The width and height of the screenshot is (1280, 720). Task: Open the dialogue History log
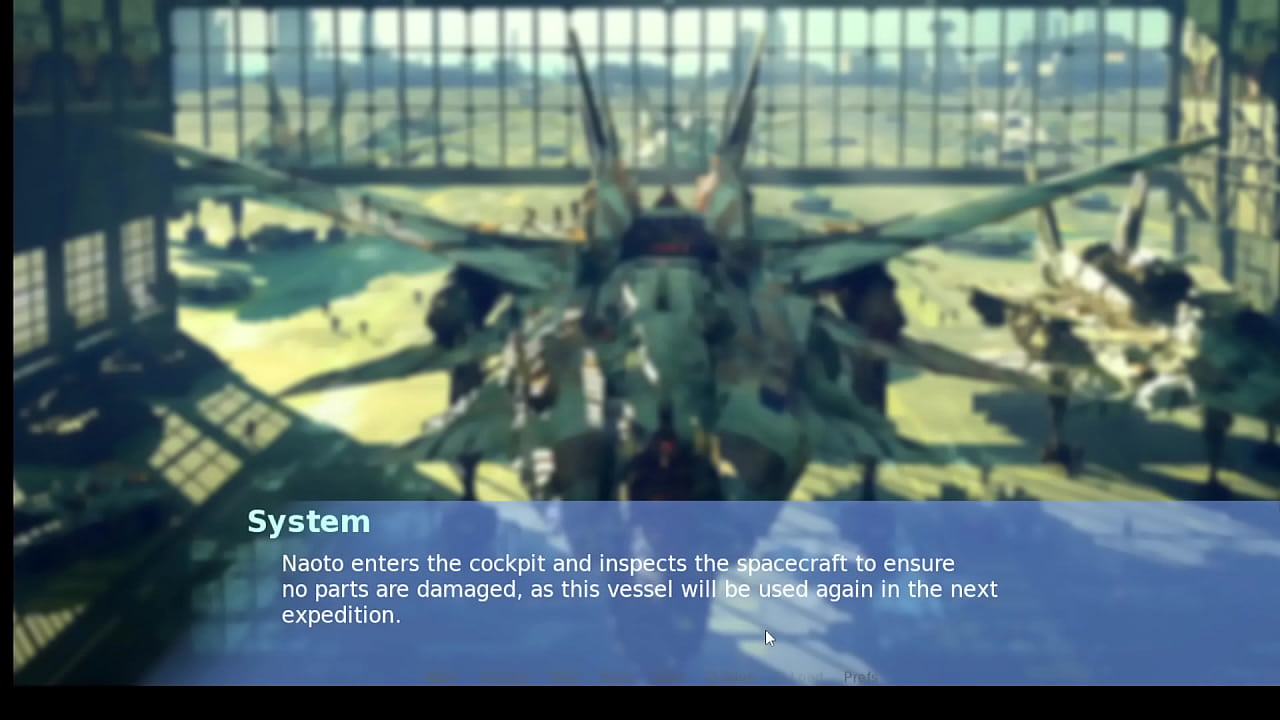point(504,677)
